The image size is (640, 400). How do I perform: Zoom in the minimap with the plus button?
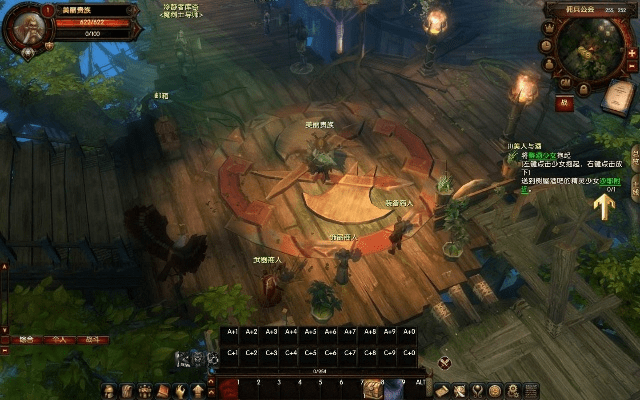(x=632, y=53)
